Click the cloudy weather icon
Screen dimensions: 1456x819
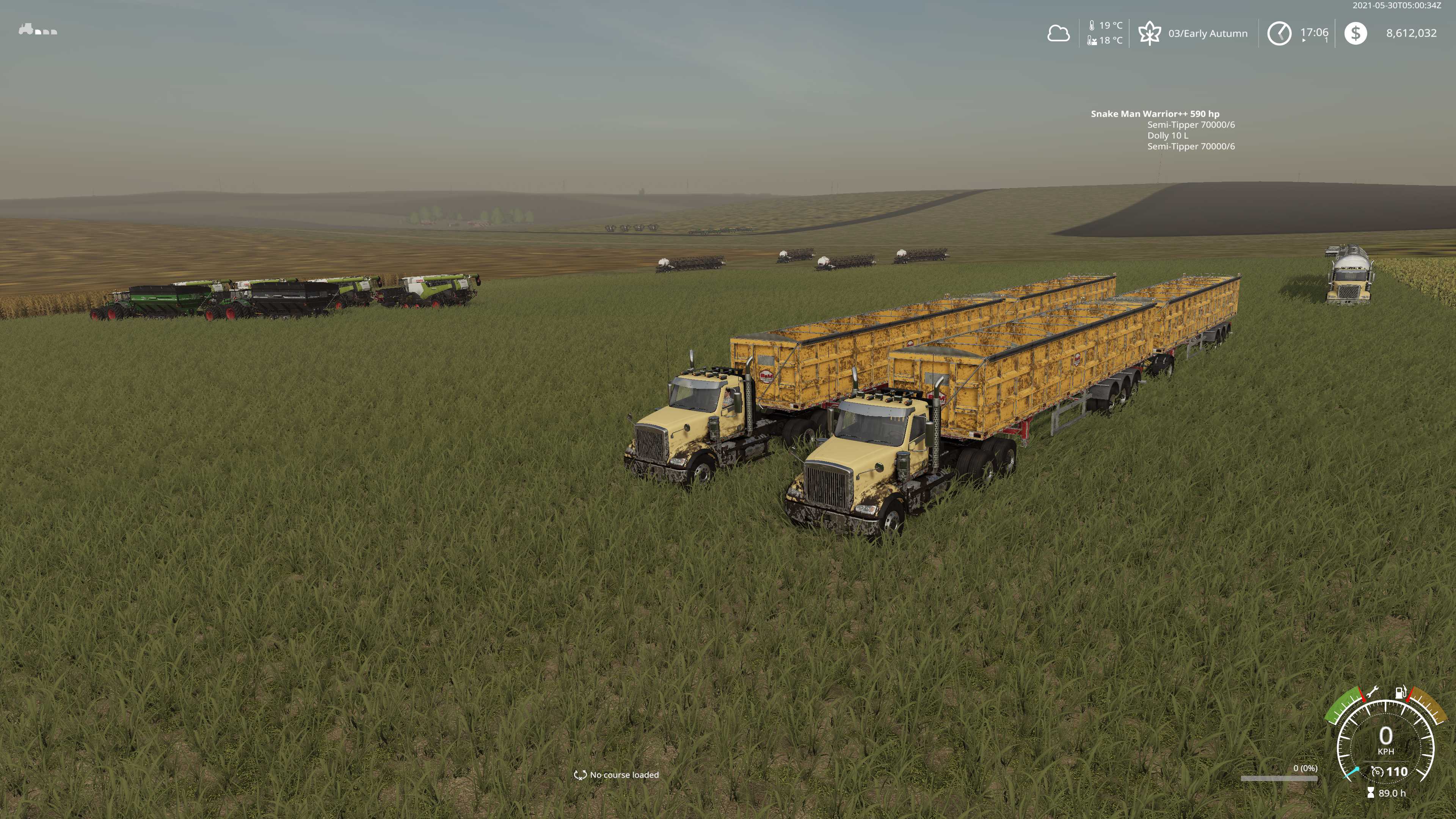tap(1058, 33)
